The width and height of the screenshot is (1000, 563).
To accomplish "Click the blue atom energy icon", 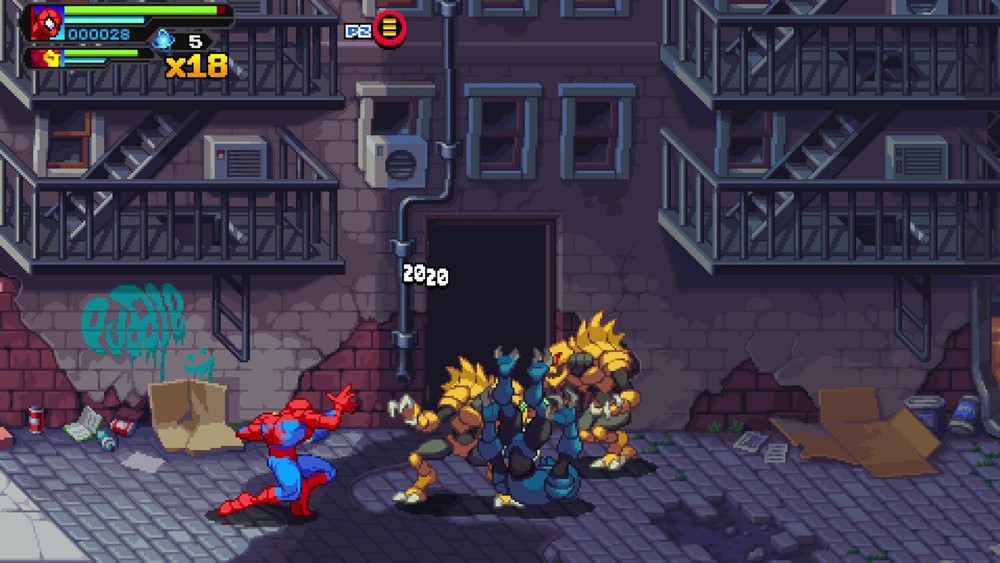I will click(x=164, y=40).
